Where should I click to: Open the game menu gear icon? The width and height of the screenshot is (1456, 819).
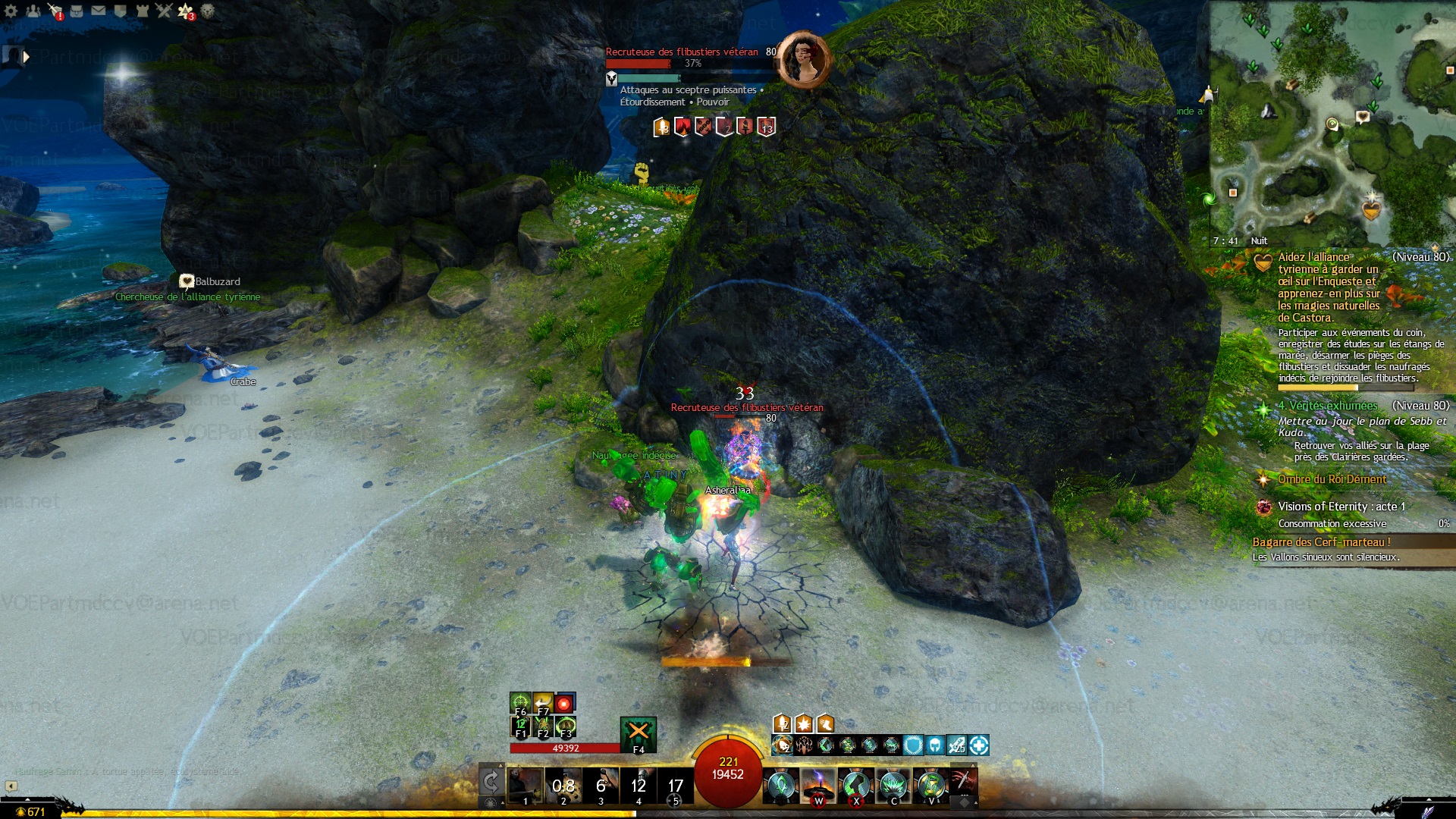point(11,11)
